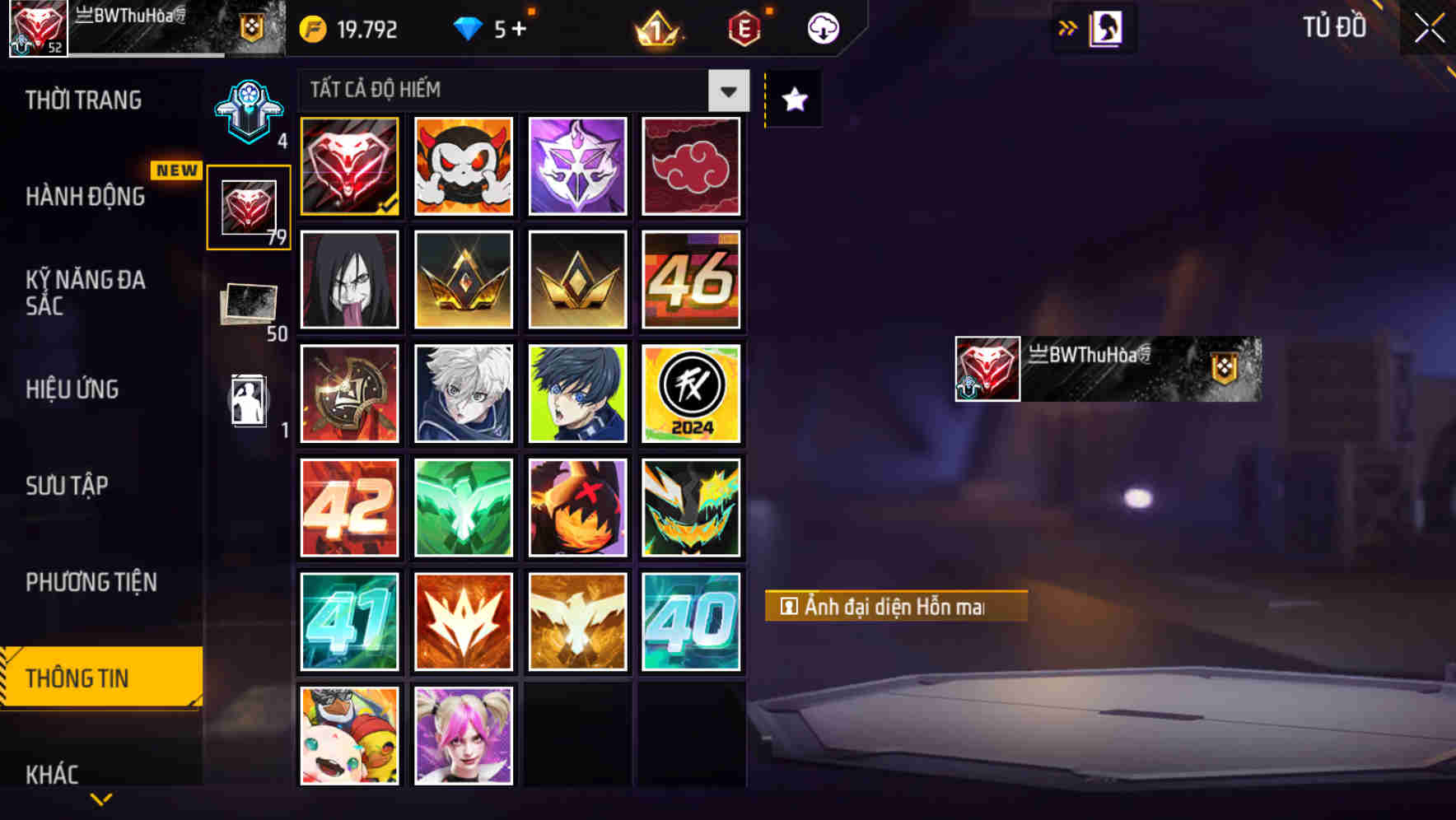This screenshot has height=820, width=1456.
Task: Select the red E badge icon
Action: click(x=746, y=27)
